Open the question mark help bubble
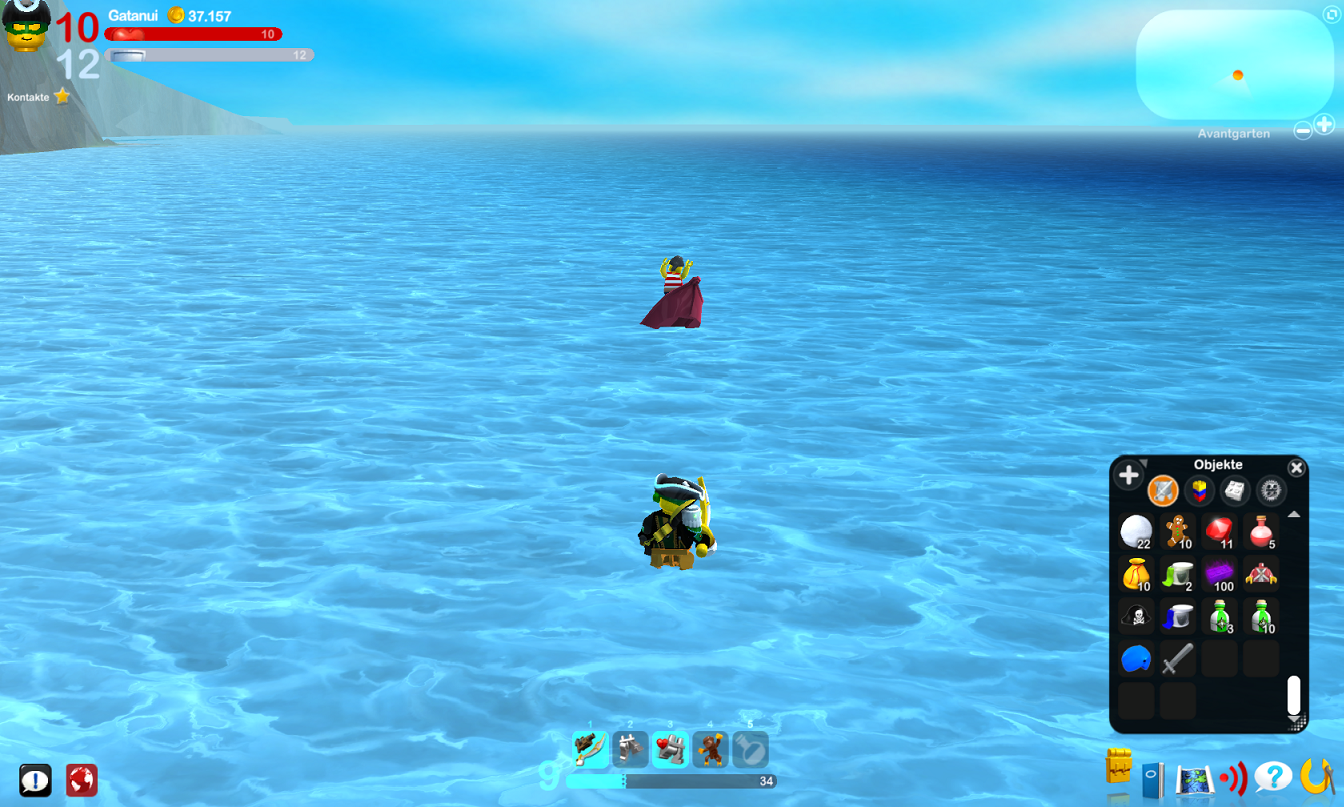Screen dimensions: 1344x807 (1274, 775)
